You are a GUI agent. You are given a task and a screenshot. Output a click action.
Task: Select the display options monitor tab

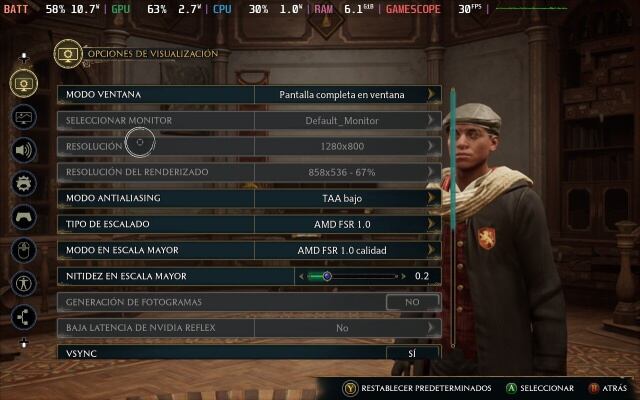(24, 83)
